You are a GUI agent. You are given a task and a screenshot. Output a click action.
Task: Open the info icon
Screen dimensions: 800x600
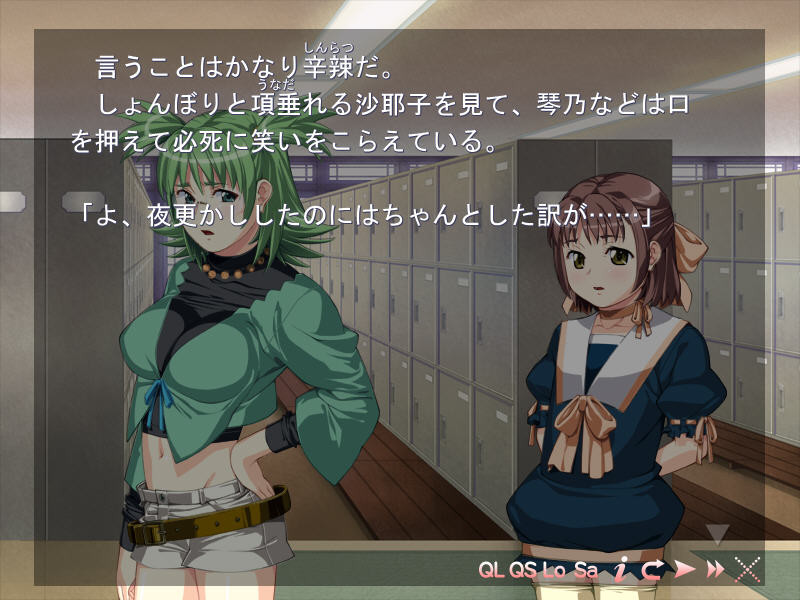(621, 570)
